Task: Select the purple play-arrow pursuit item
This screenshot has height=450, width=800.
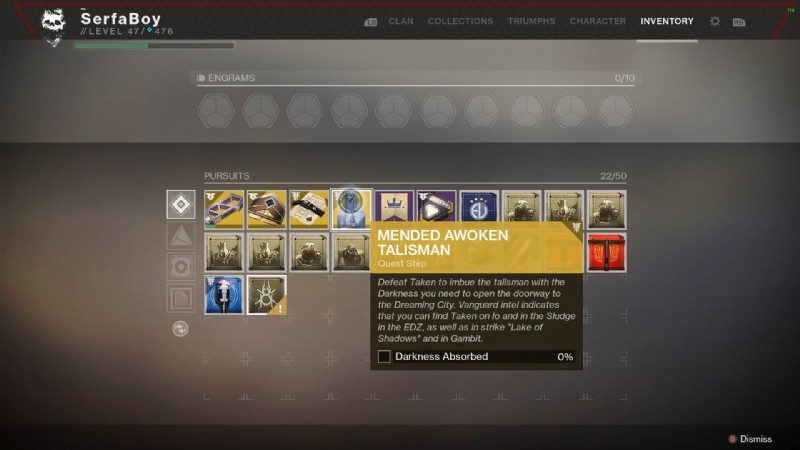Action: [x=437, y=209]
